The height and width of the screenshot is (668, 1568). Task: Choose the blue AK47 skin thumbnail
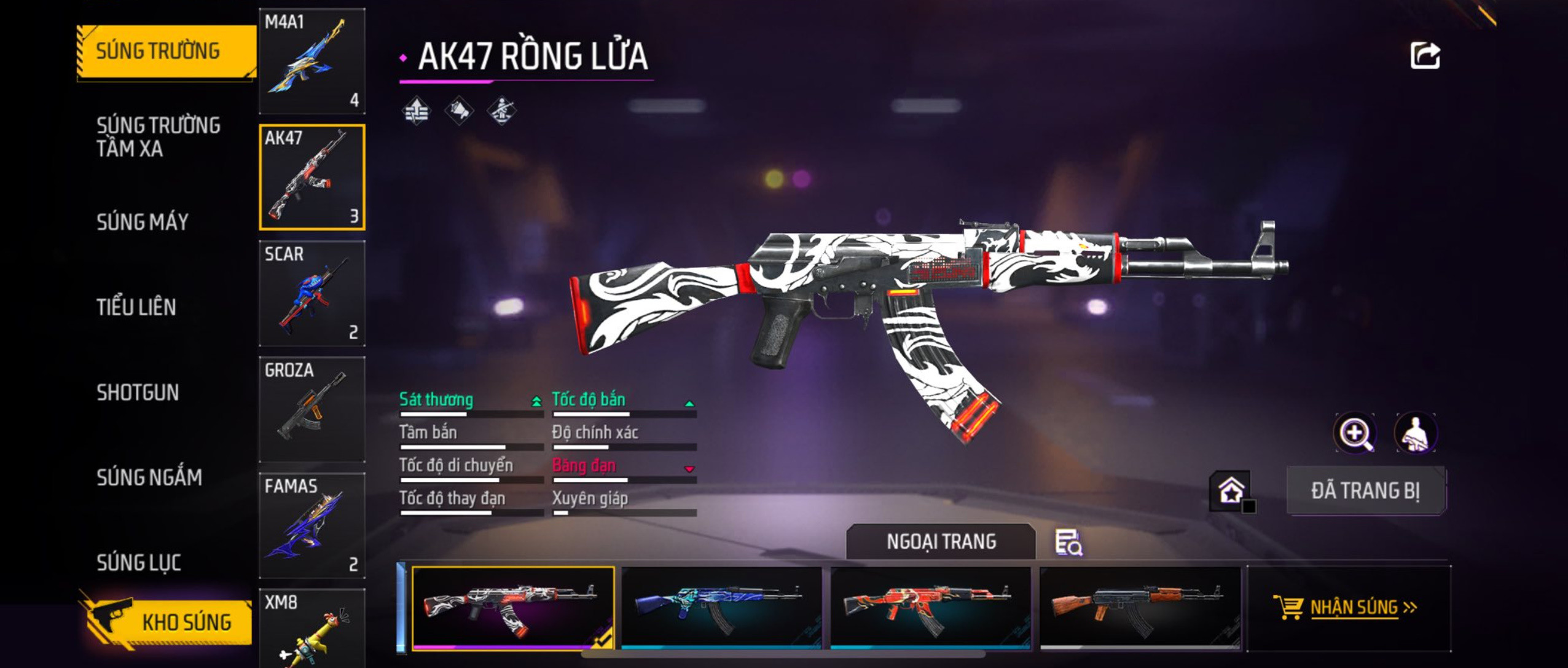pyautogui.click(x=721, y=607)
